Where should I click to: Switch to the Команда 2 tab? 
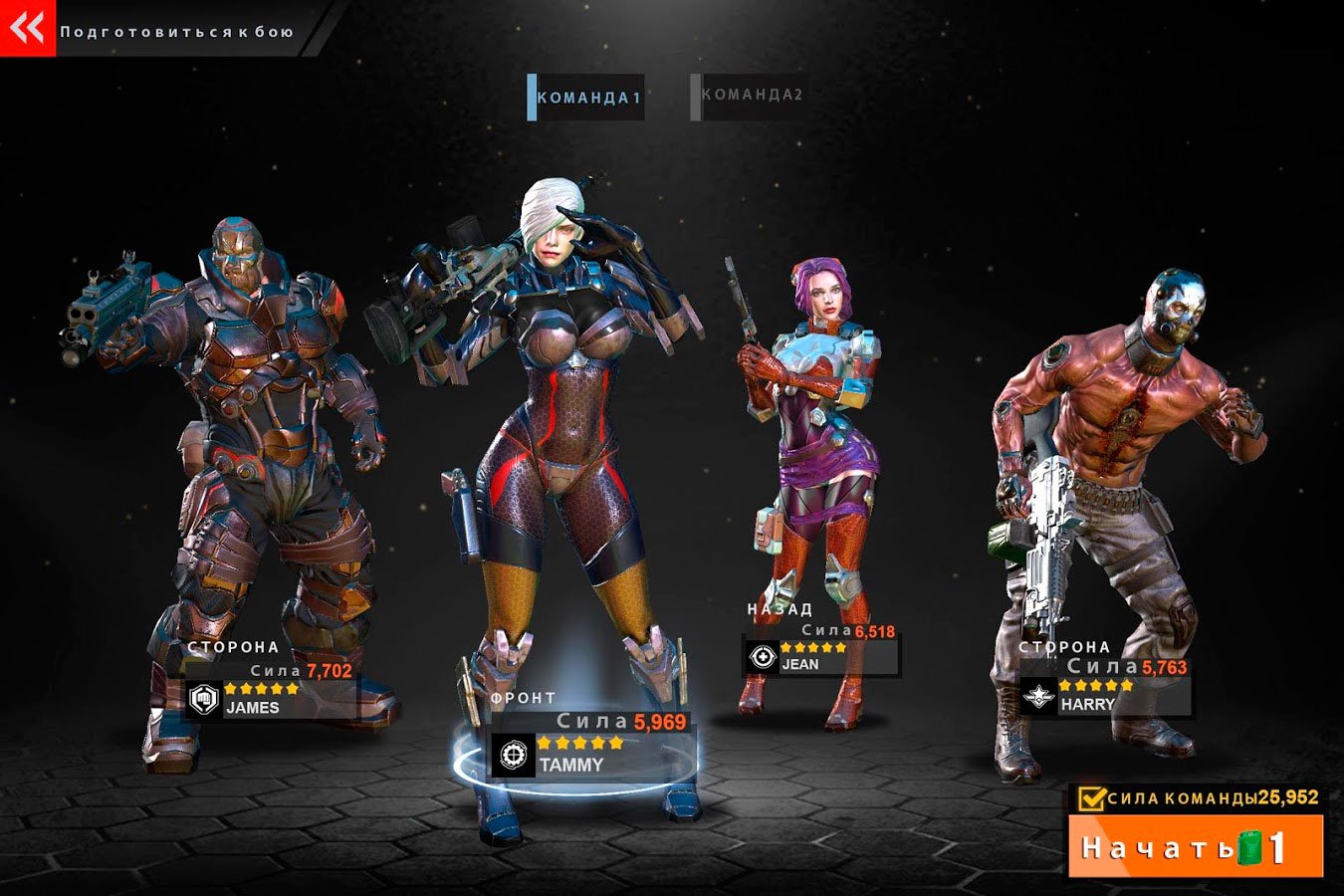tap(749, 96)
